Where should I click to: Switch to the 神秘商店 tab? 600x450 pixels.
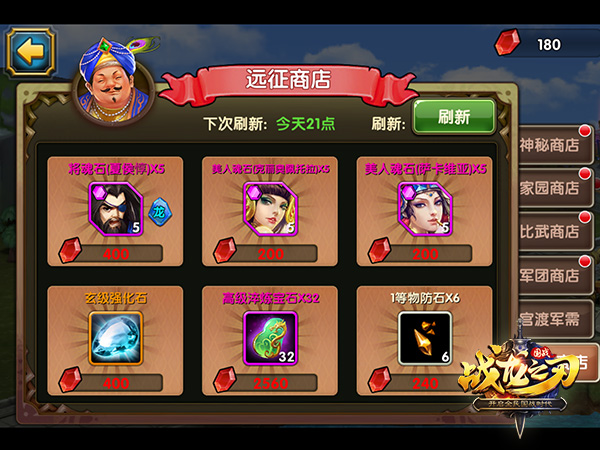pyautogui.click(x=551, y=145)
